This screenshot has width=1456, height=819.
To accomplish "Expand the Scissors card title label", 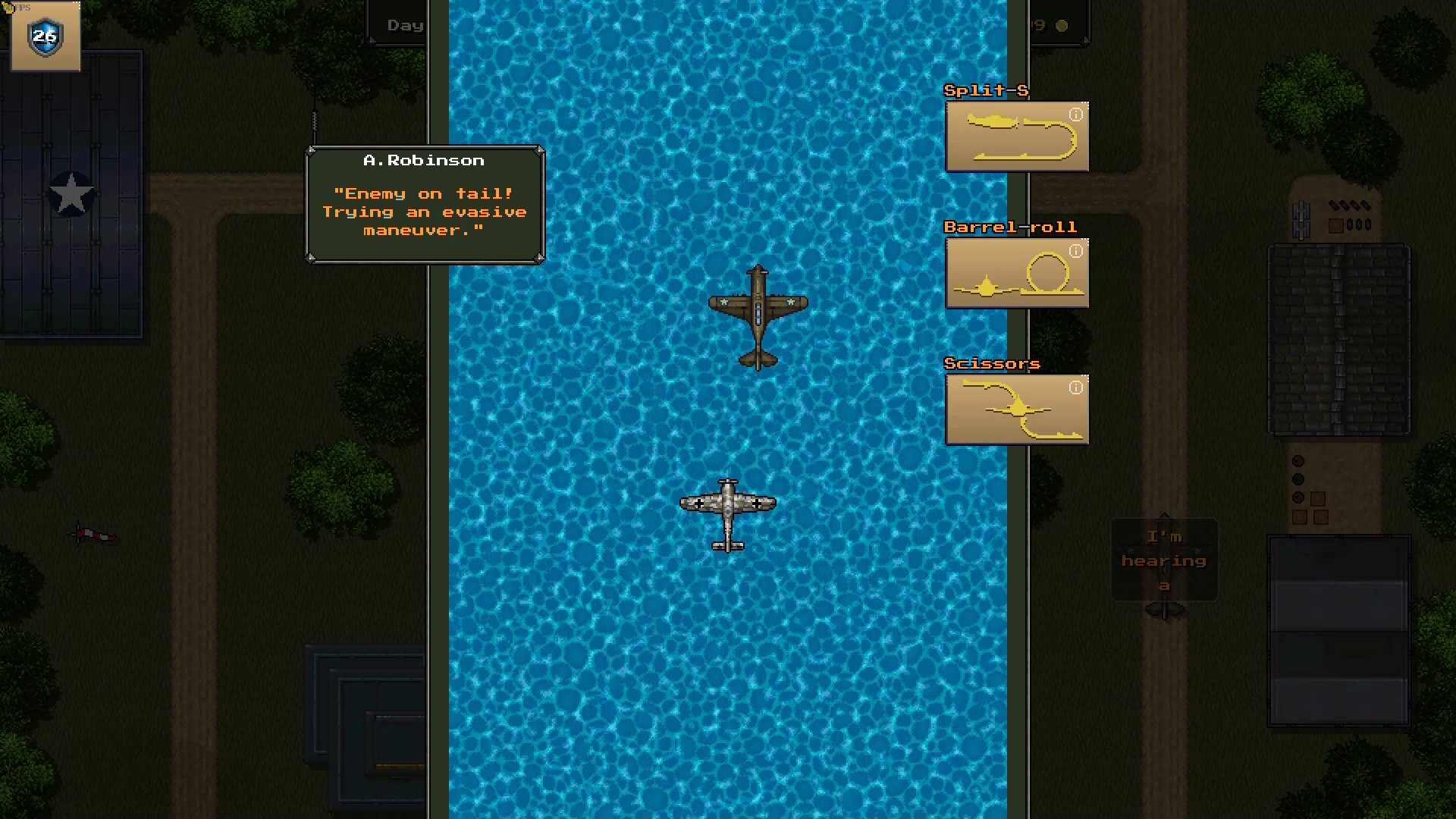I will pyautogui.click(x=992, y=363).
